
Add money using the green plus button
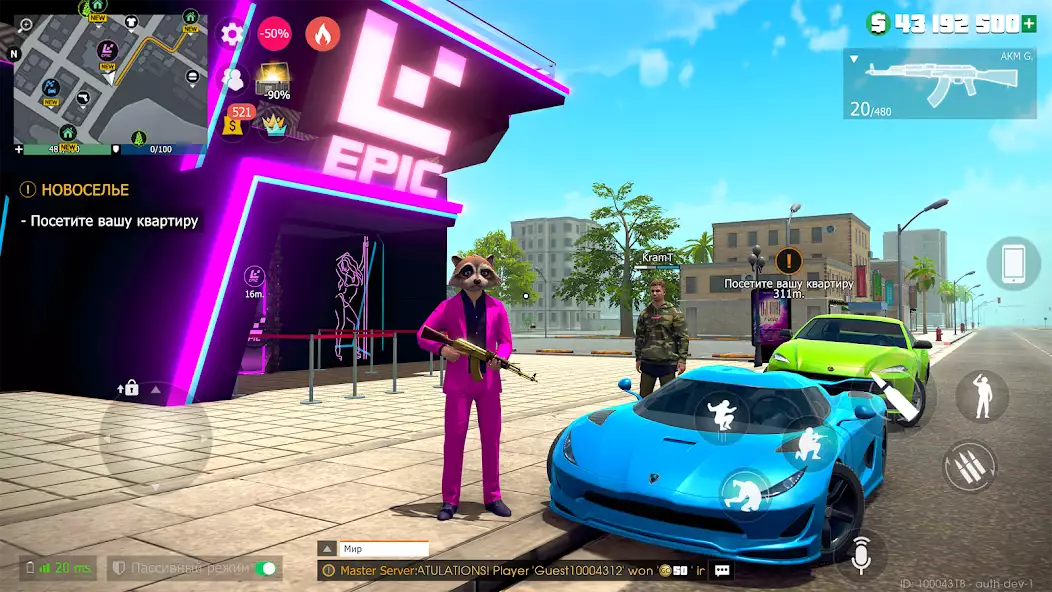point(1029,23)
